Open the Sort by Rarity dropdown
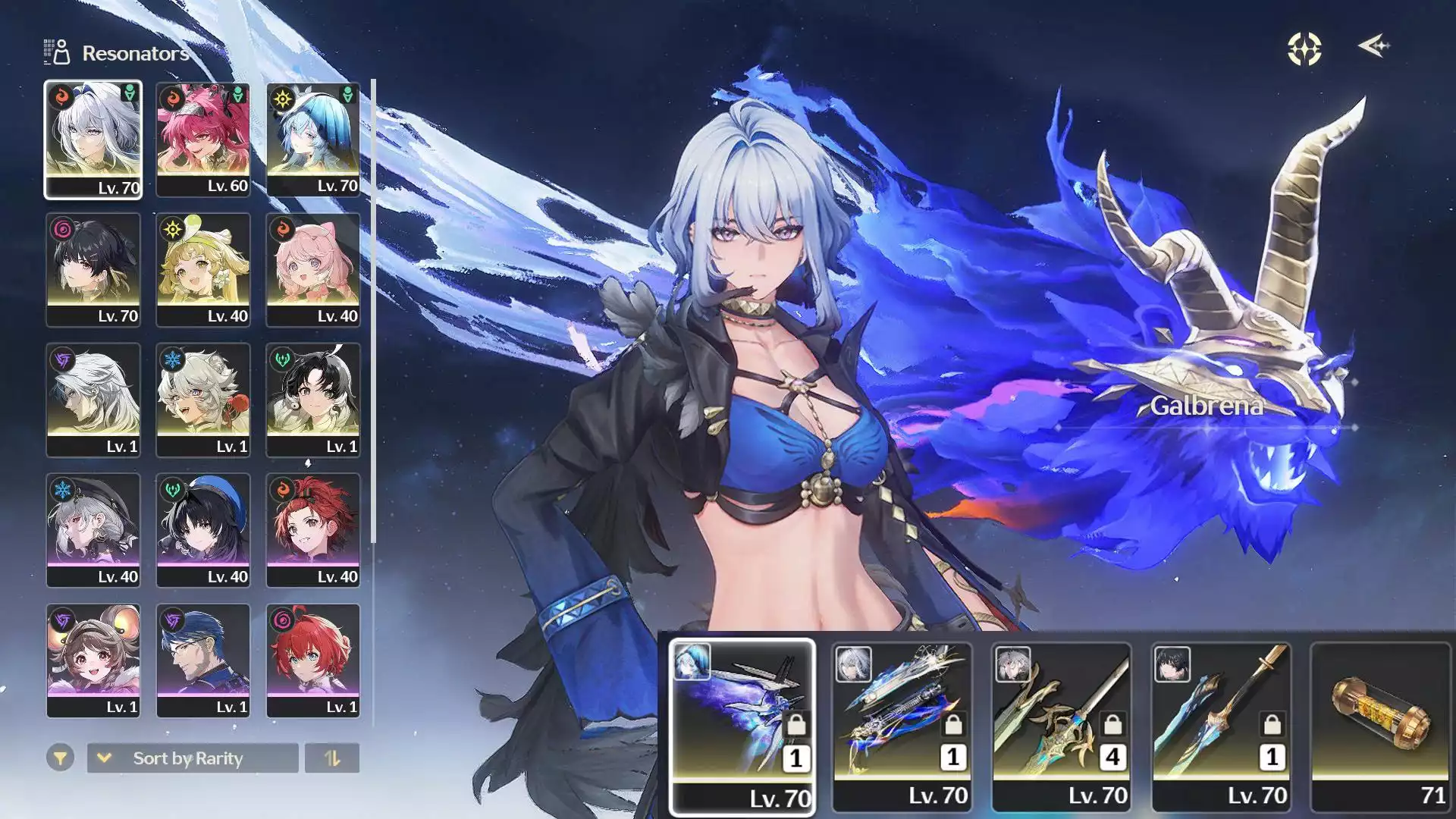 pos(193,758)
